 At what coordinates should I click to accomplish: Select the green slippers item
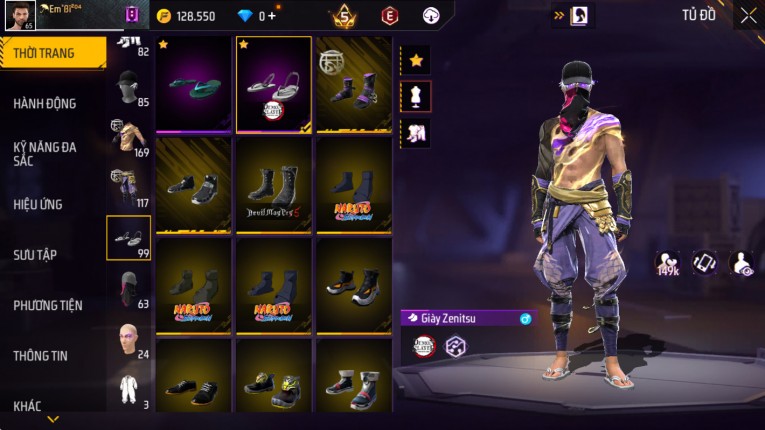coord(194,85)
